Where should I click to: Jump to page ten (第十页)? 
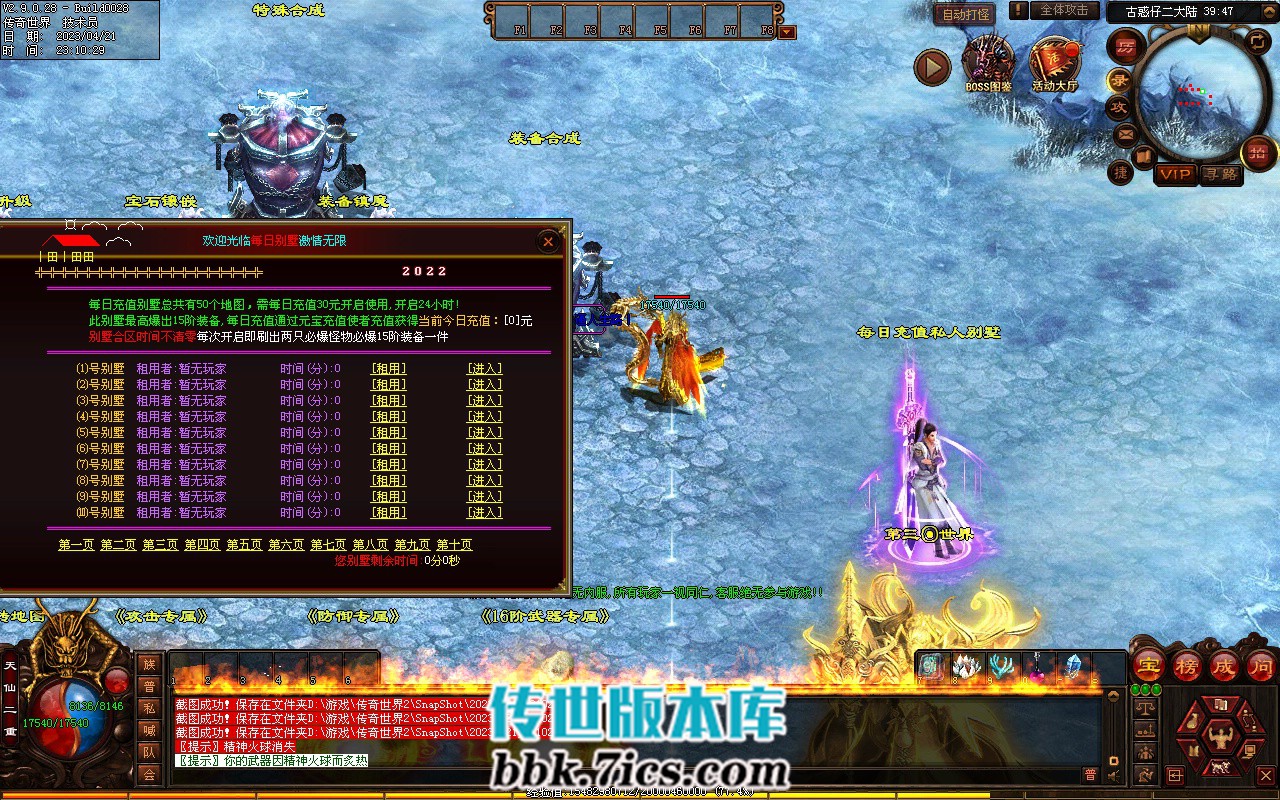pos(454,545)
